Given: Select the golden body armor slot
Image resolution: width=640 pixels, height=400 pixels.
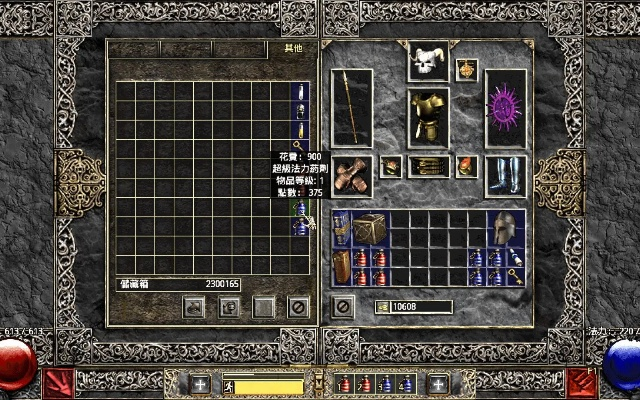Looking at the screenshot, I should tap(428, 117).
